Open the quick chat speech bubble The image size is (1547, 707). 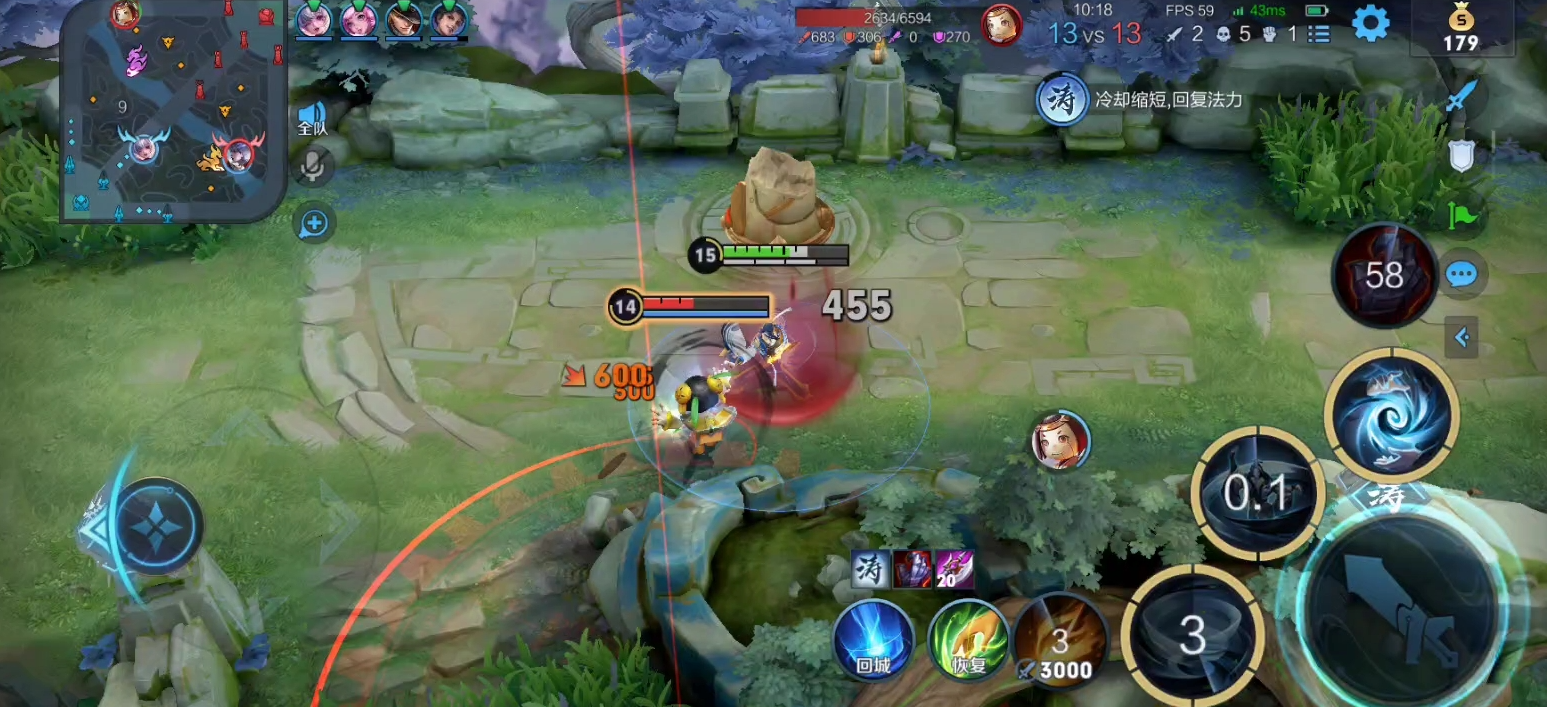1461,275
